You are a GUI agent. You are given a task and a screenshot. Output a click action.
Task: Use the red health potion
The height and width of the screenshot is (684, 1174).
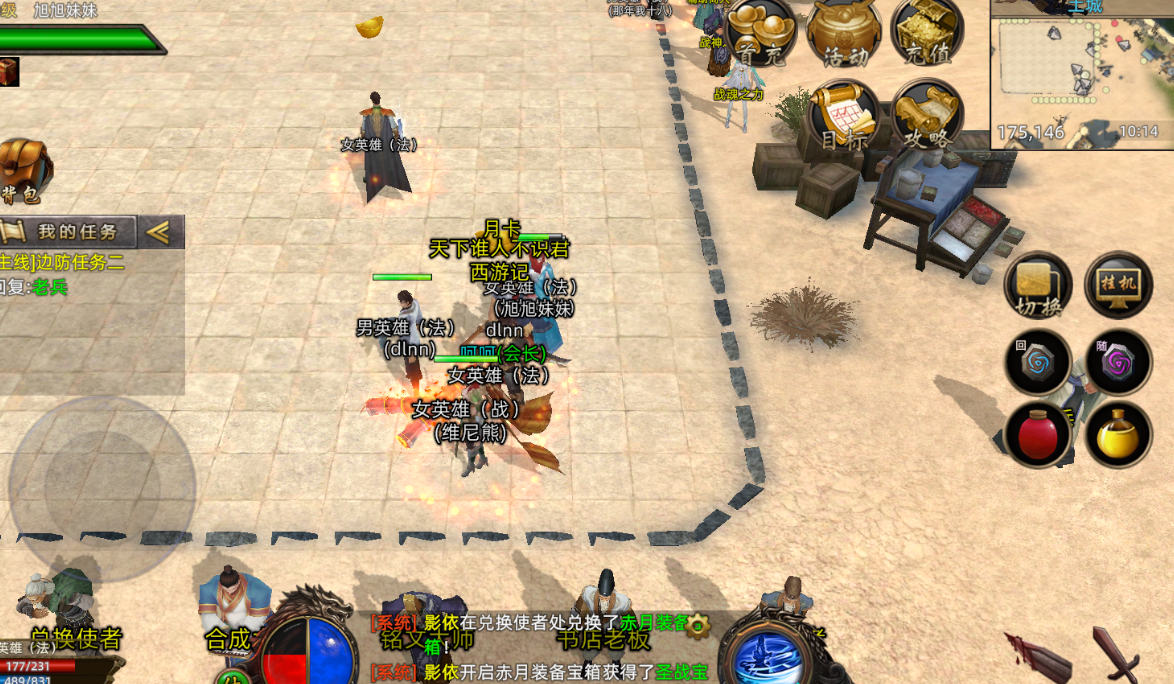coord(1039,436)
